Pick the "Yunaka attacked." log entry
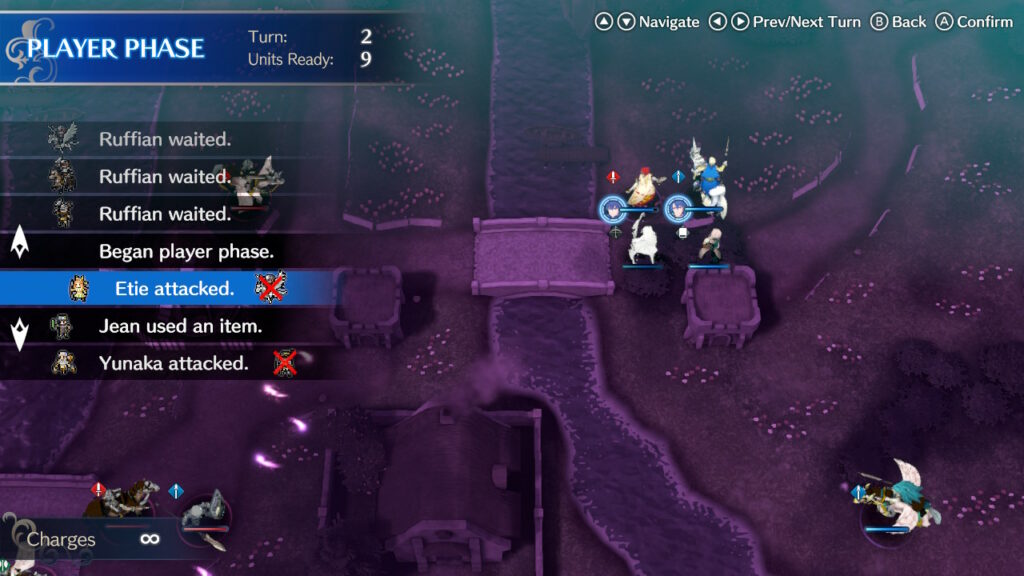1024x576 pixels. (173, 363)
